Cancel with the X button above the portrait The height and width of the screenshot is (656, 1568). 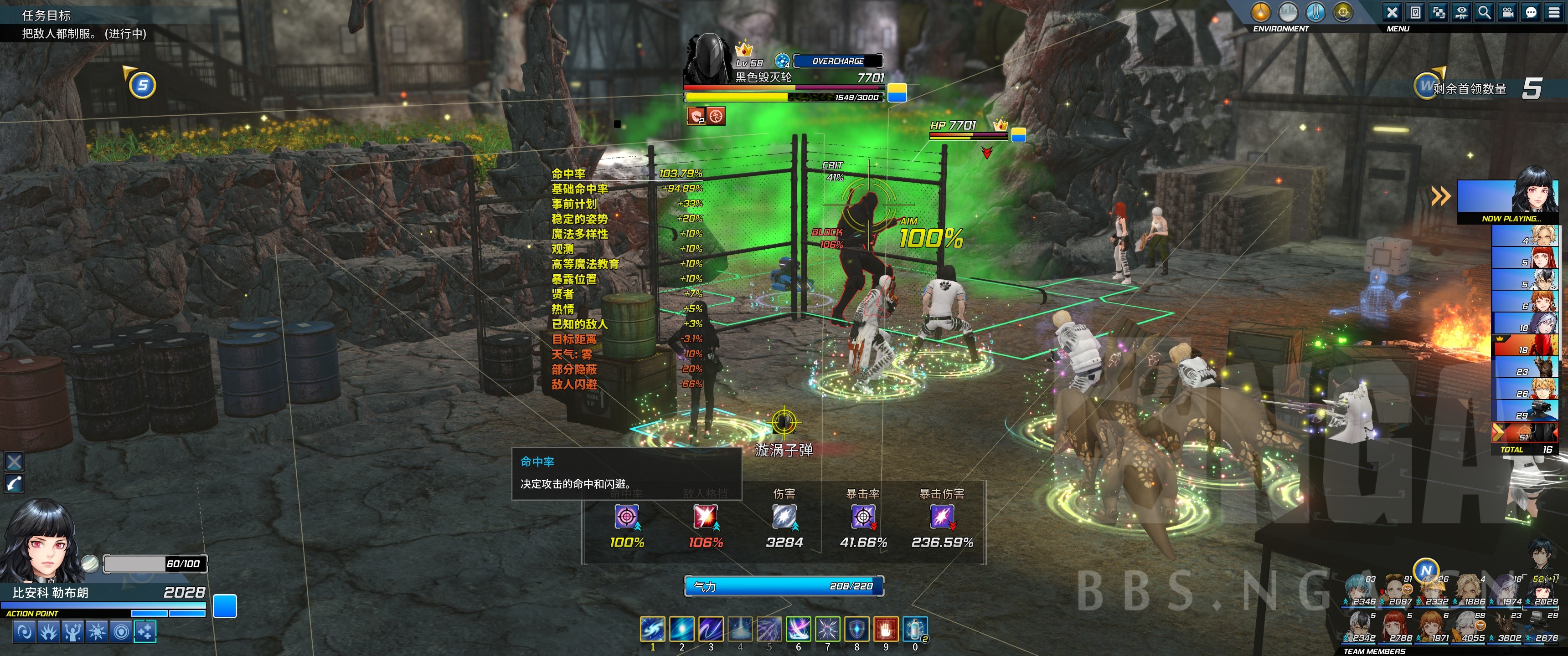[x=14, y=462]
